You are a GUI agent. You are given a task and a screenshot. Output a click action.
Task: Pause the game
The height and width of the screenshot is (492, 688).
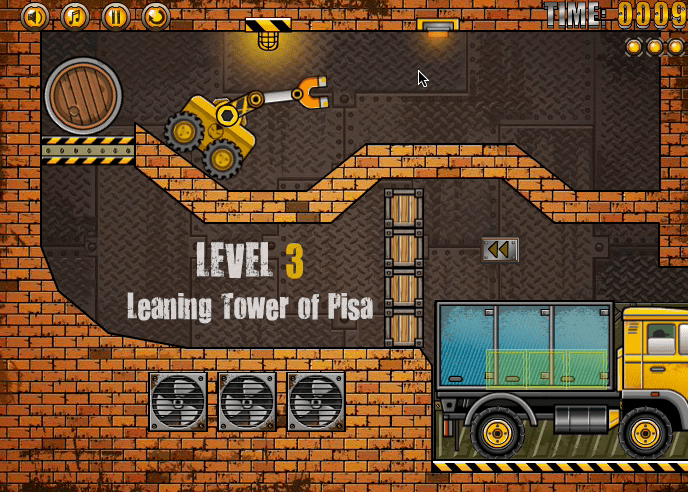(x=115, y=16)
